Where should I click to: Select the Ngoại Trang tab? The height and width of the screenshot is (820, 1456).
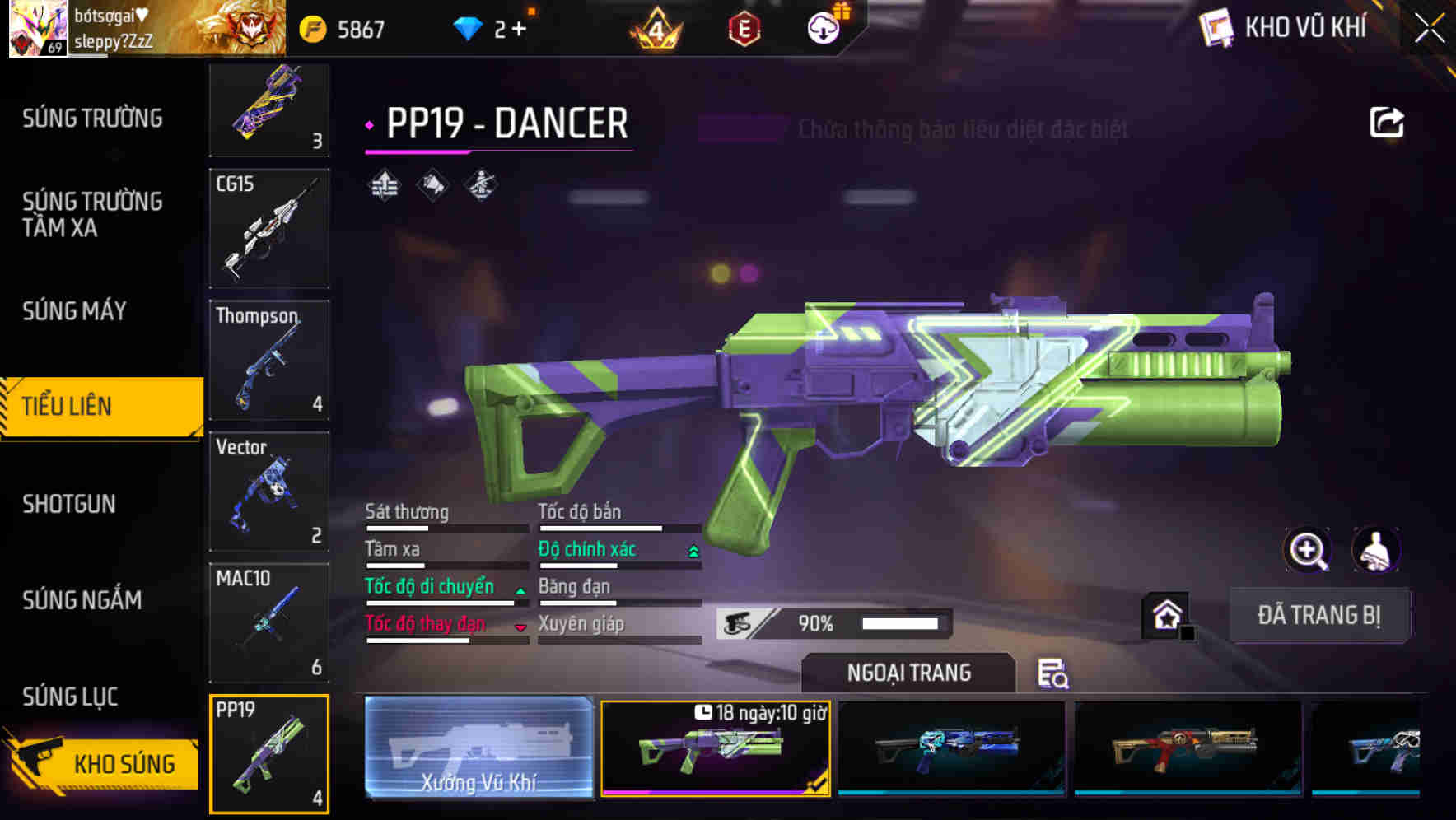click(908, 673)
